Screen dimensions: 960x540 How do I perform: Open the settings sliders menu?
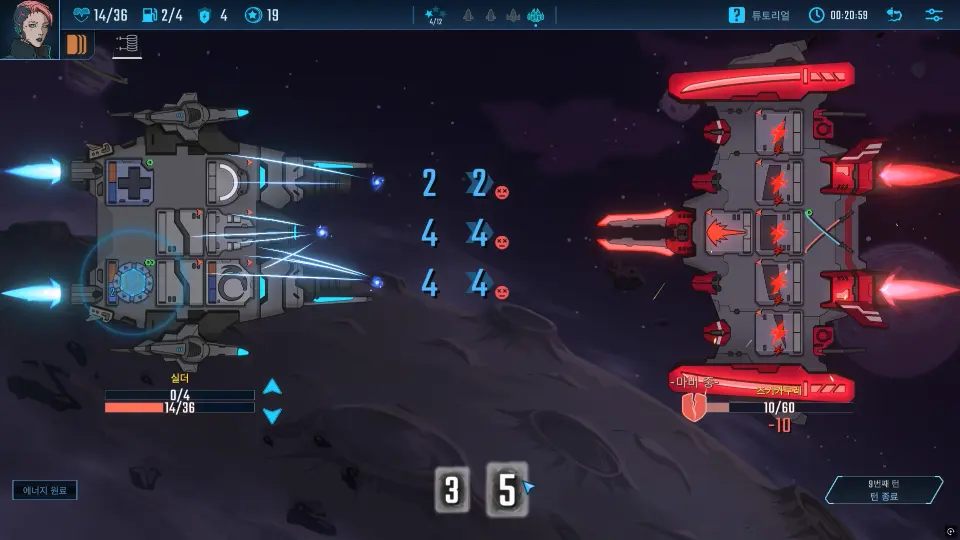pyautogui.click(x=934, y=15)
